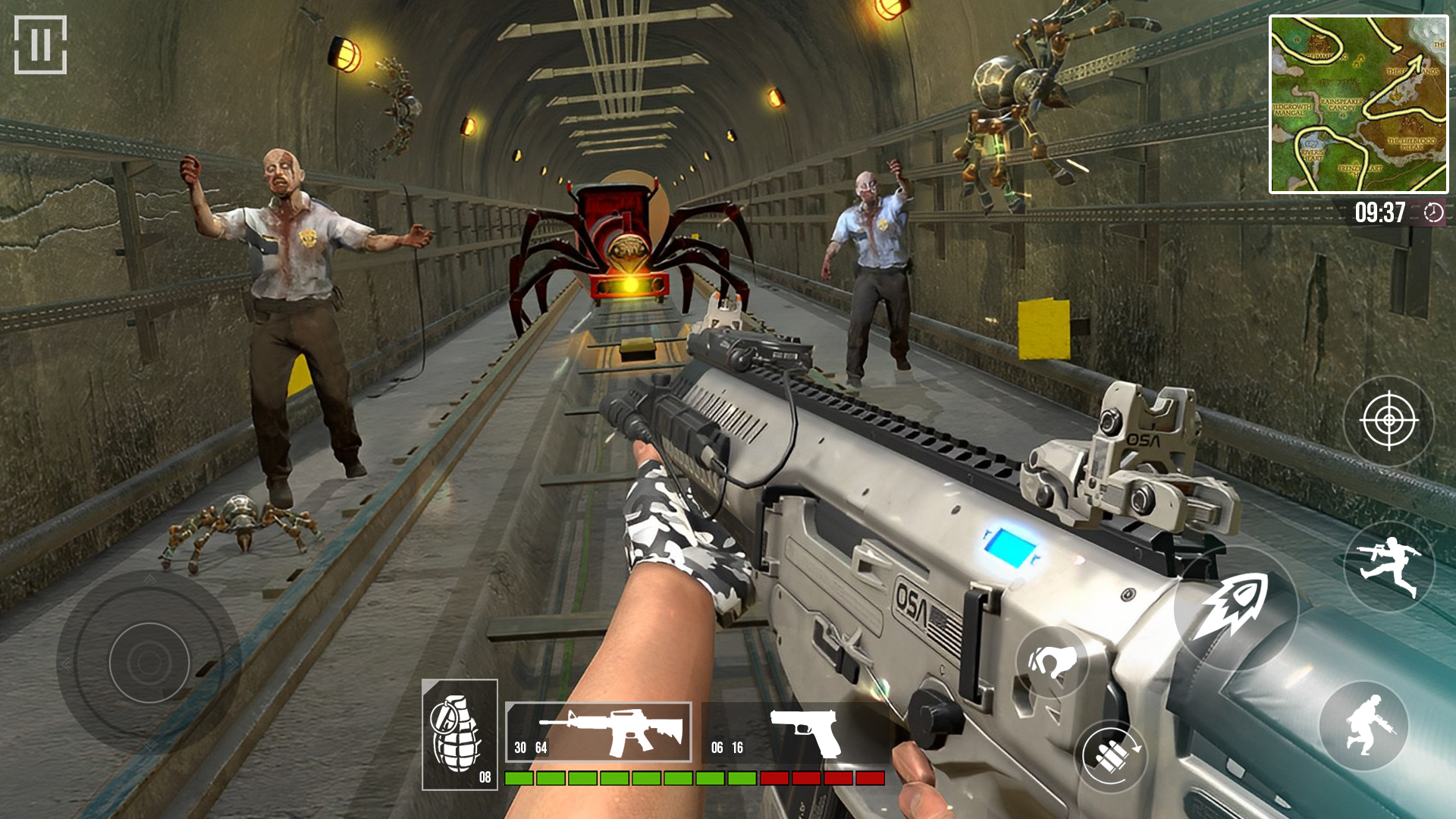Activate the sprint running soldier button
This screenshot has width=1456, height=819.
[1389, 566]
